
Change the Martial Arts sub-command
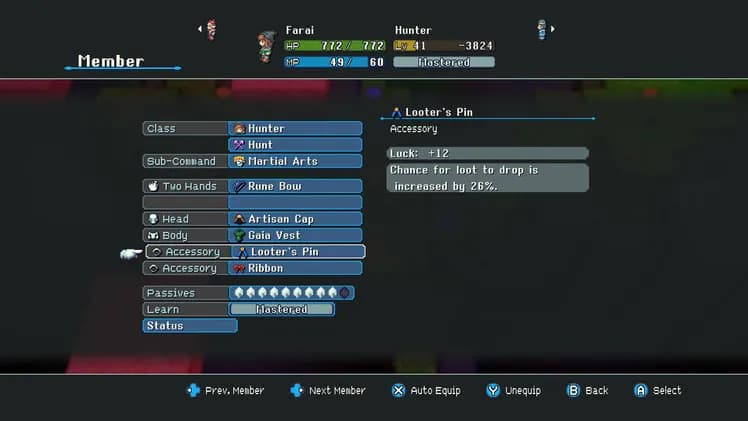click(295, 161)
